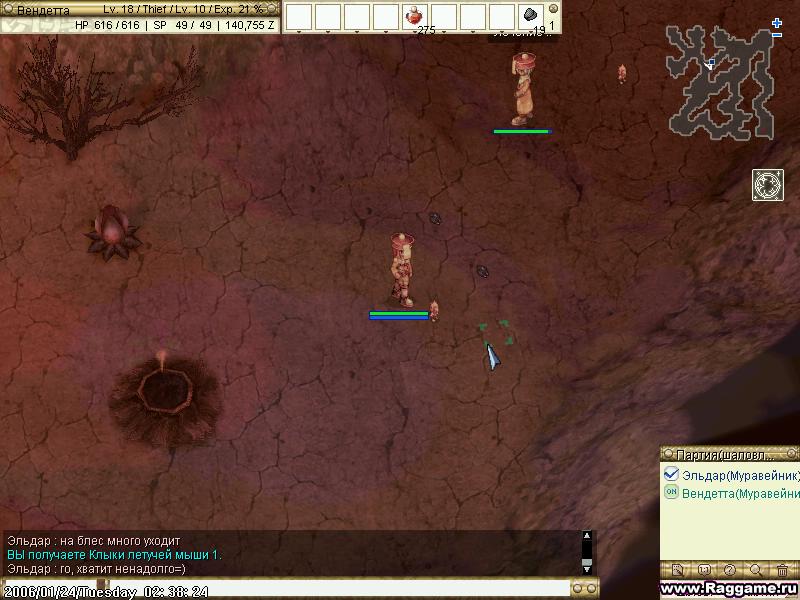Start a 1:1 chat from party window
800x600 pixels.
coord(703,570)
